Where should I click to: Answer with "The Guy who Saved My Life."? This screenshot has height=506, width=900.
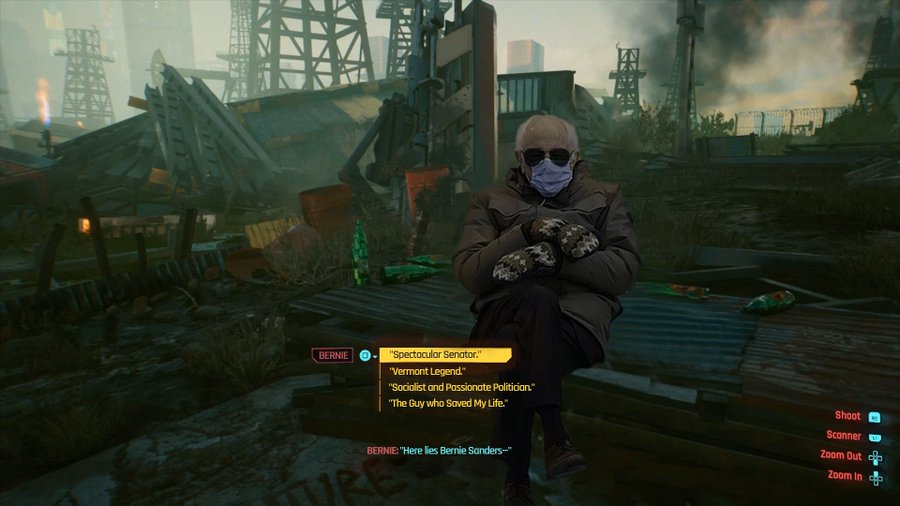[x=449, y=403]
